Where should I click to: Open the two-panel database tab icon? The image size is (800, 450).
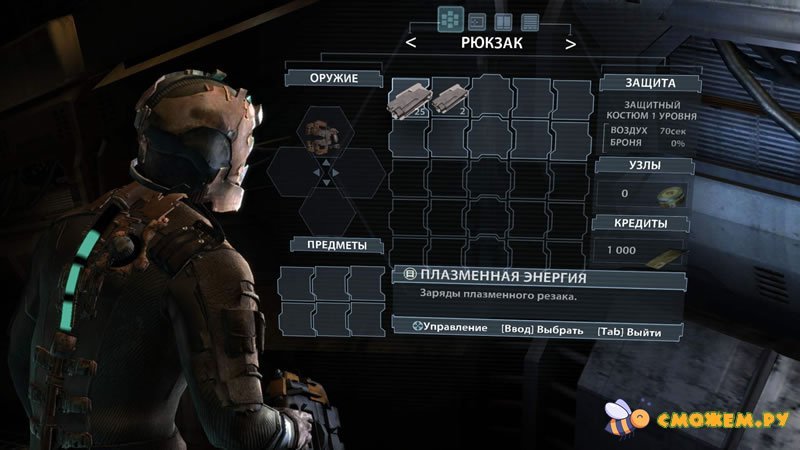click(x=504, y=20)
